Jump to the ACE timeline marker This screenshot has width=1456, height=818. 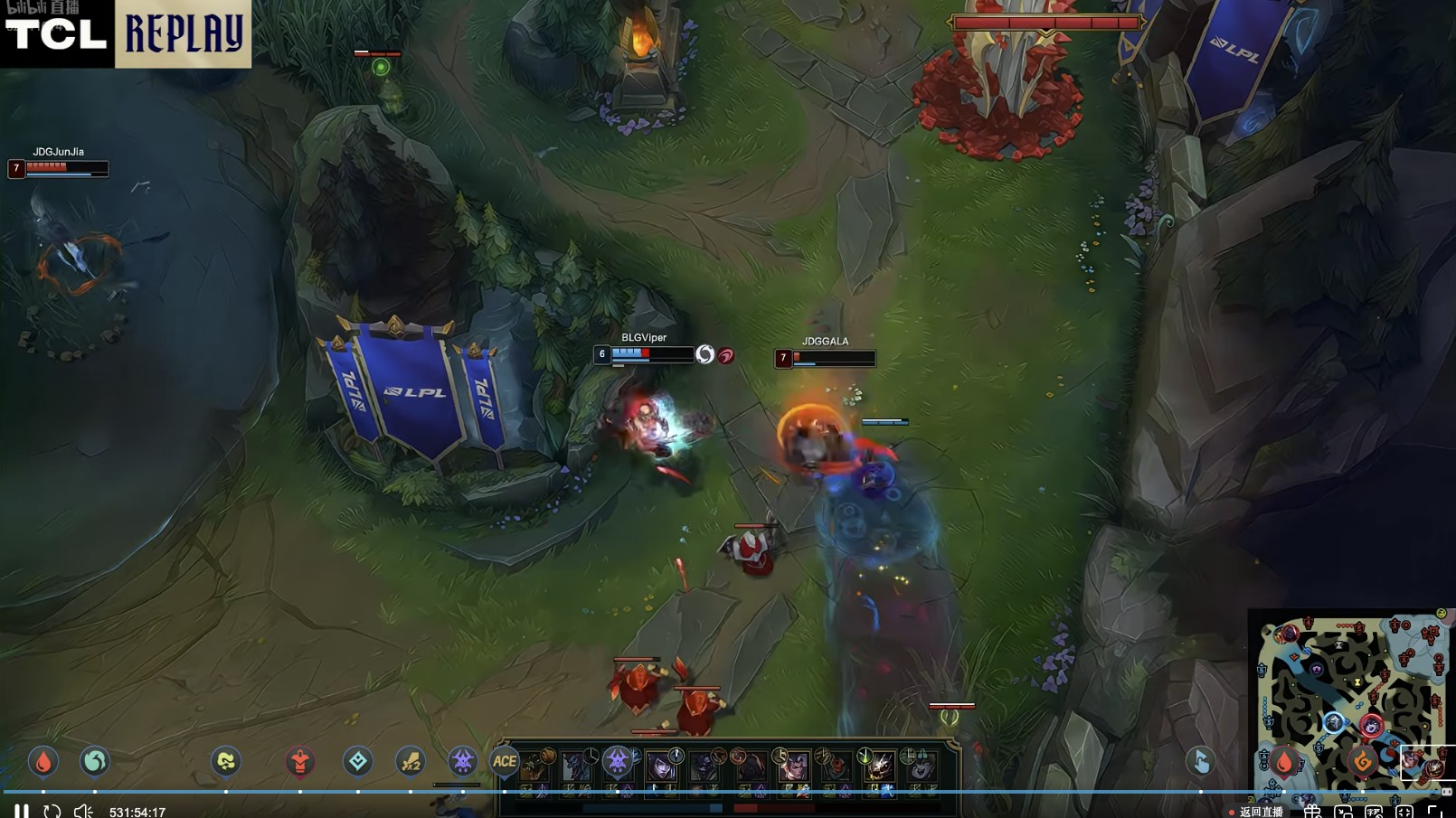[x=505, y=762]
